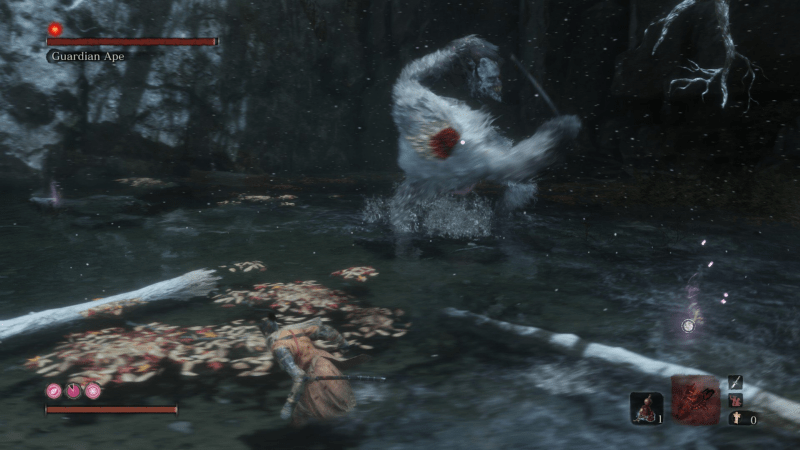Click the spirit emblem icon
The width and height of the screenshot is (800, 450).
(x=735, y=419)
